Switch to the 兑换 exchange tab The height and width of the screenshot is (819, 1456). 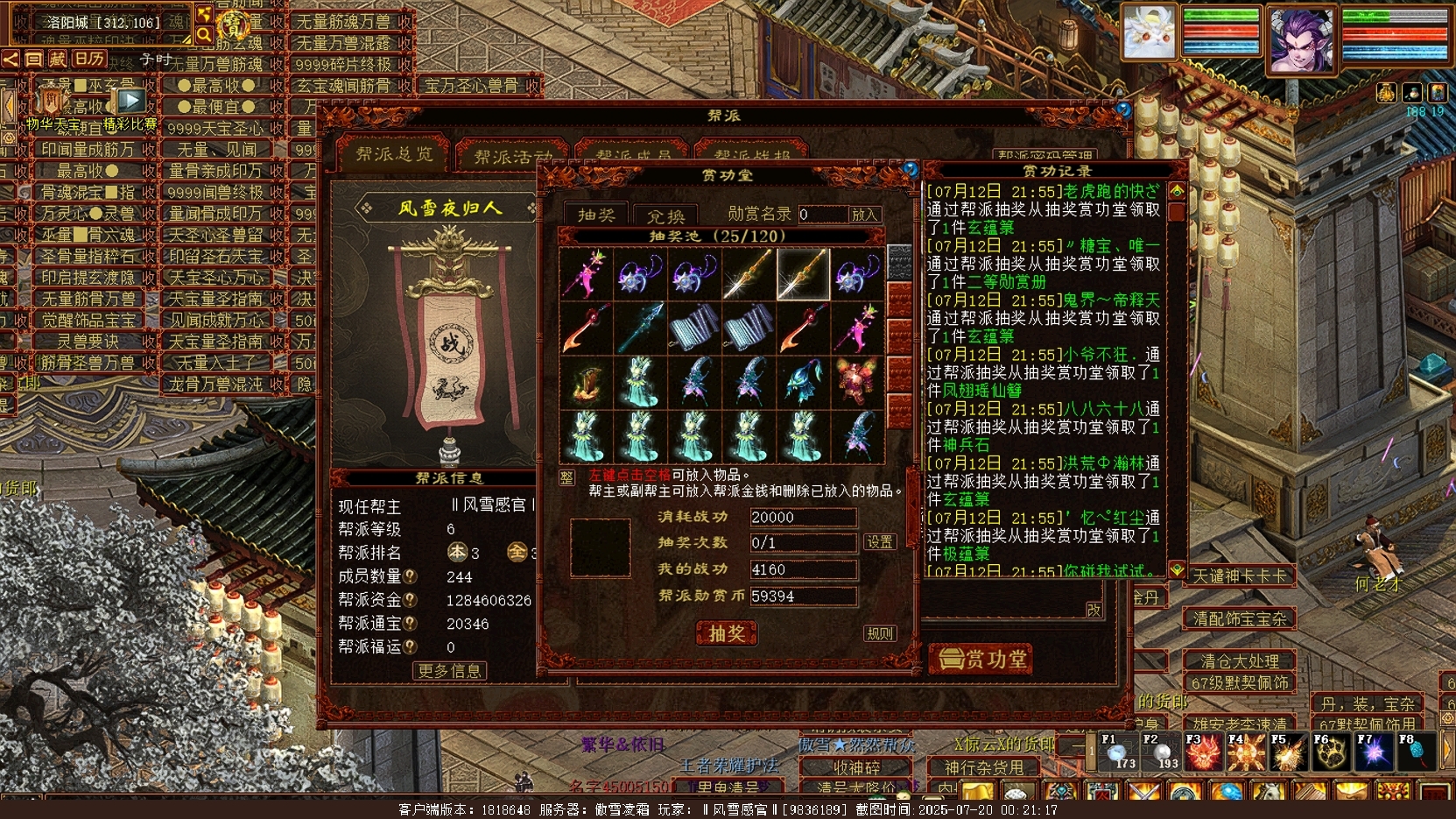[666, 215]
